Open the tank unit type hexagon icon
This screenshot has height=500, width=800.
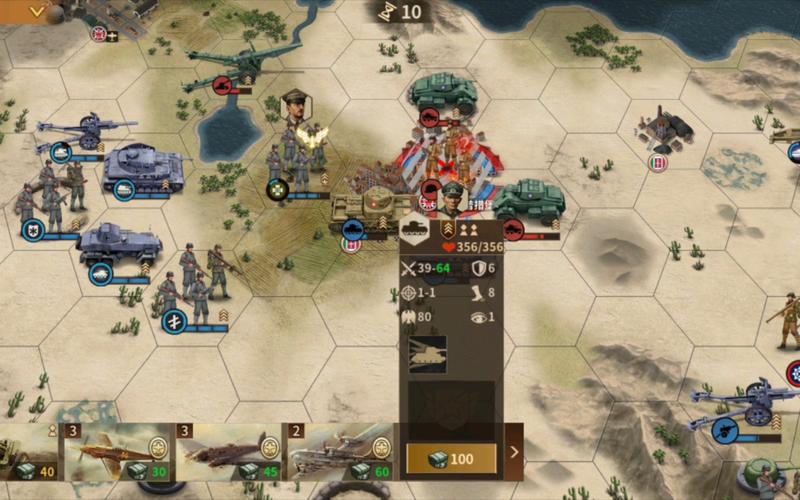click(x=414, y=231)
